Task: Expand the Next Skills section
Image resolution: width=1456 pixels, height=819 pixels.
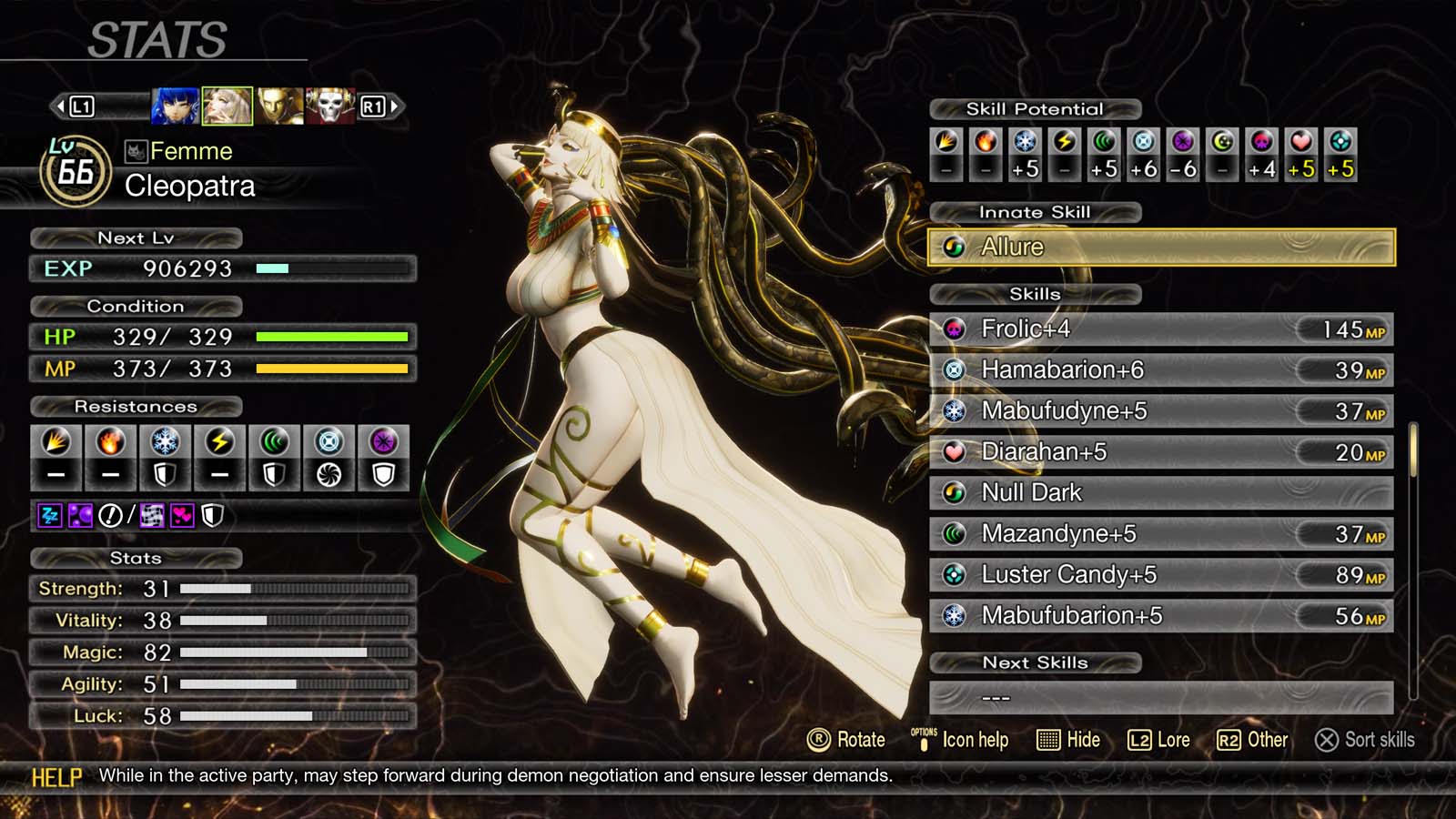Action: (x=1036, y=662)
